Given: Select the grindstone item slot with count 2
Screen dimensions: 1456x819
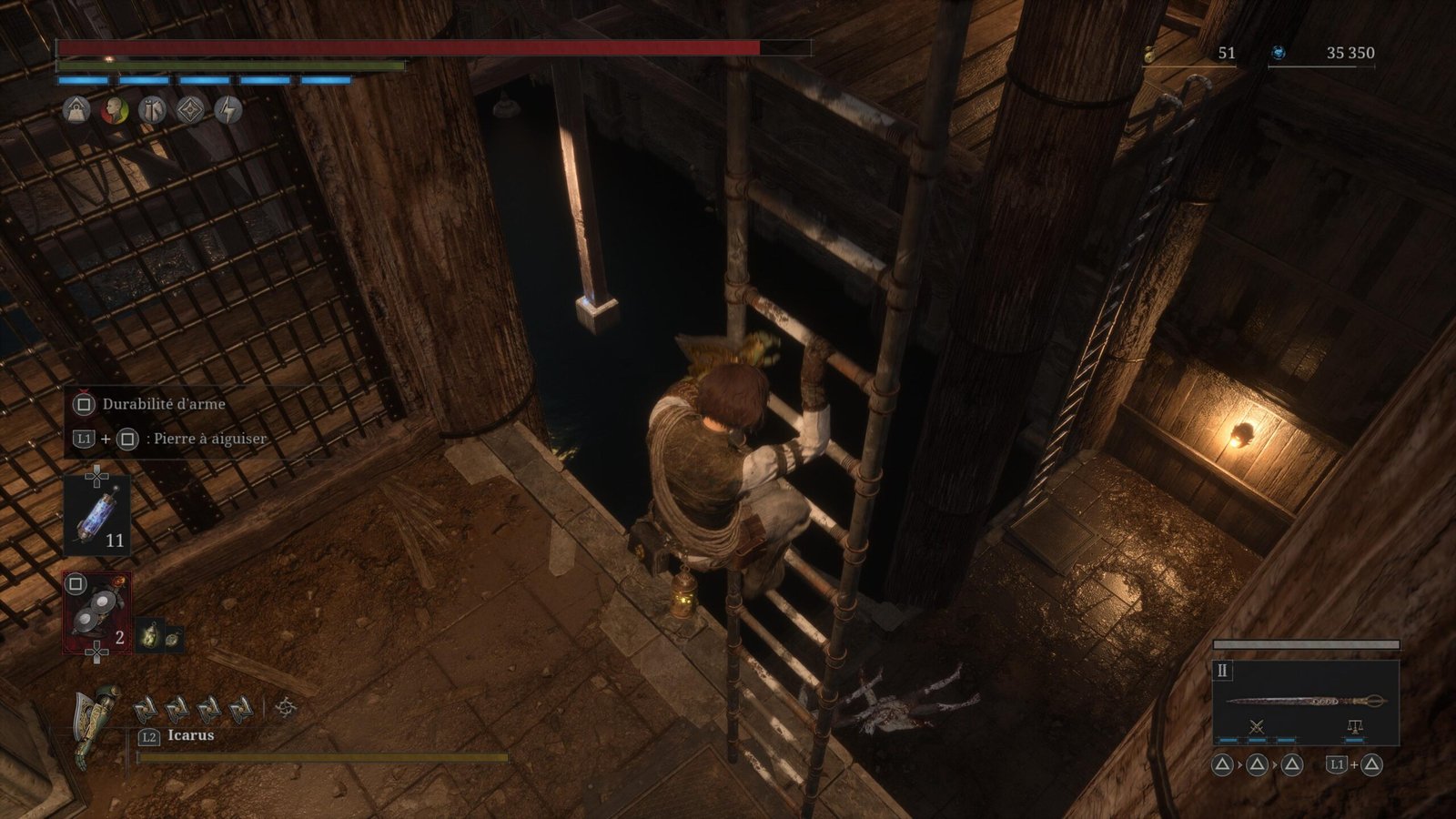Looking at the screenshot, I should pyautogui.click(x=96, y=612).
